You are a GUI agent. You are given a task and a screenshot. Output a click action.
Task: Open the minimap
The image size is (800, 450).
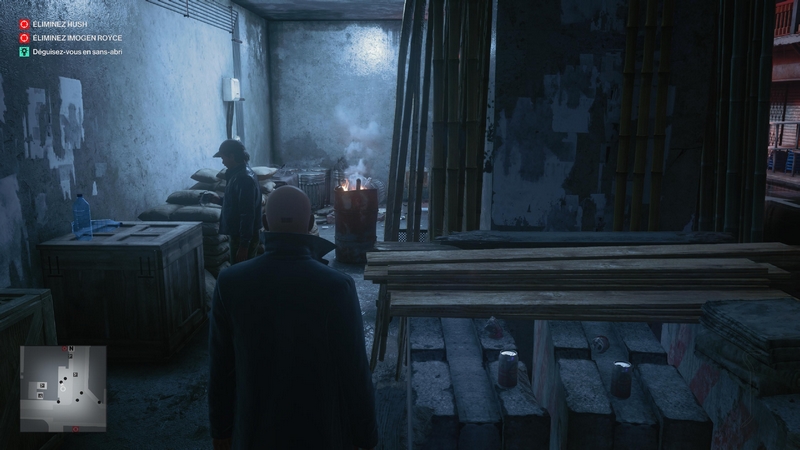point(63,388)
